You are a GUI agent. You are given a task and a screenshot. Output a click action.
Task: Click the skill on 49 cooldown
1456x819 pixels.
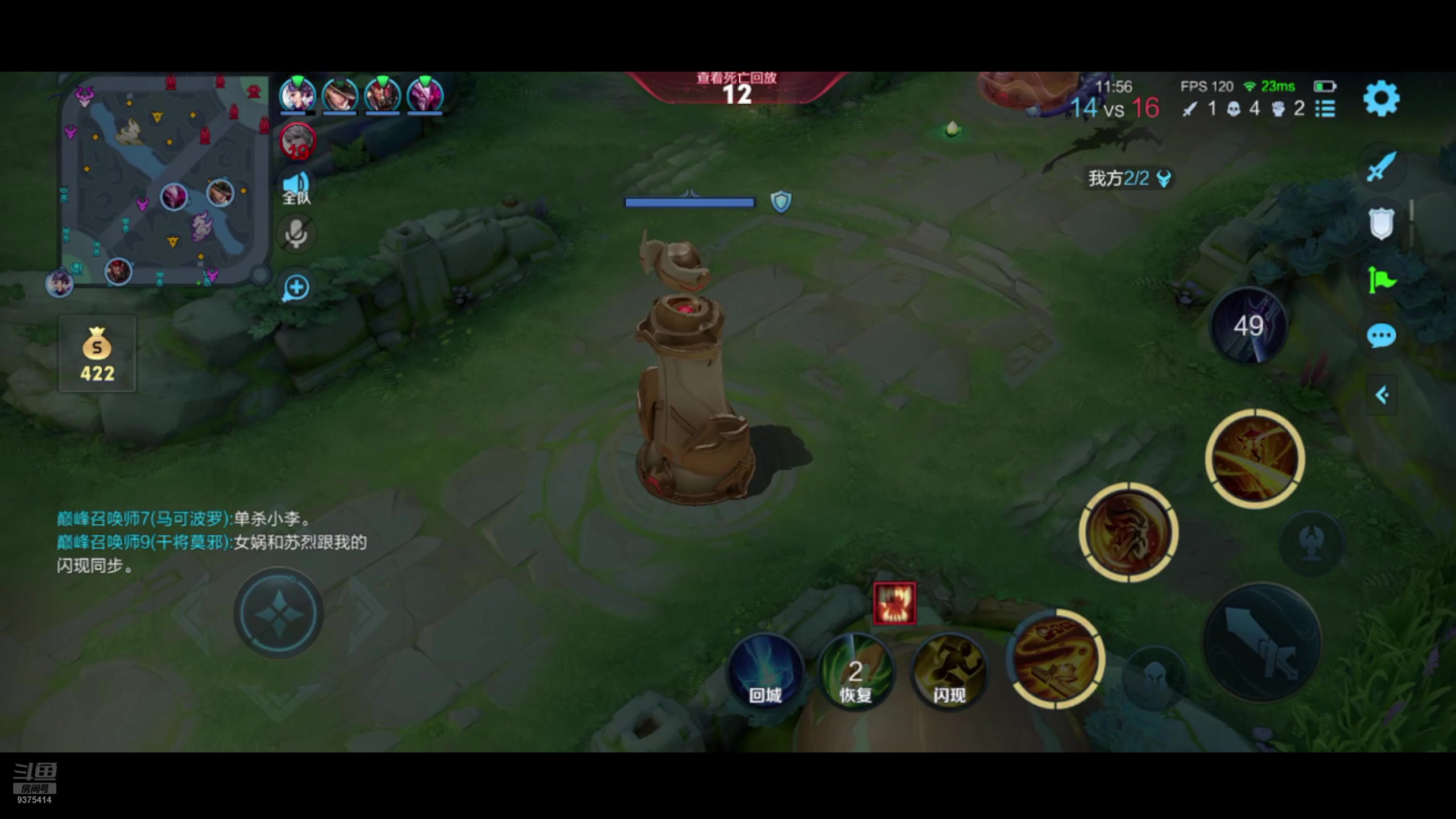(x=1248, y=326)
